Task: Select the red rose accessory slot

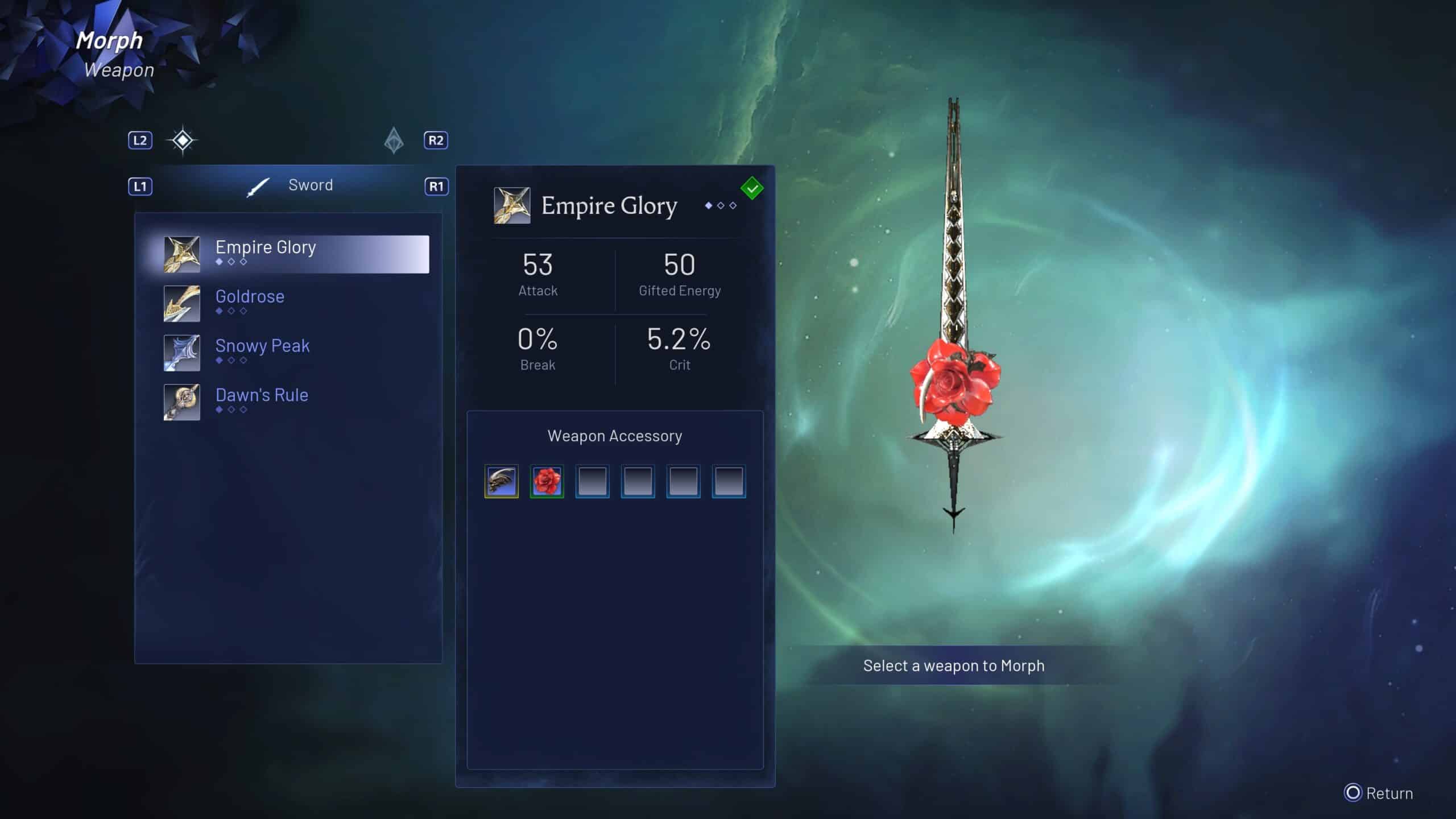Action: pos(547,481)
